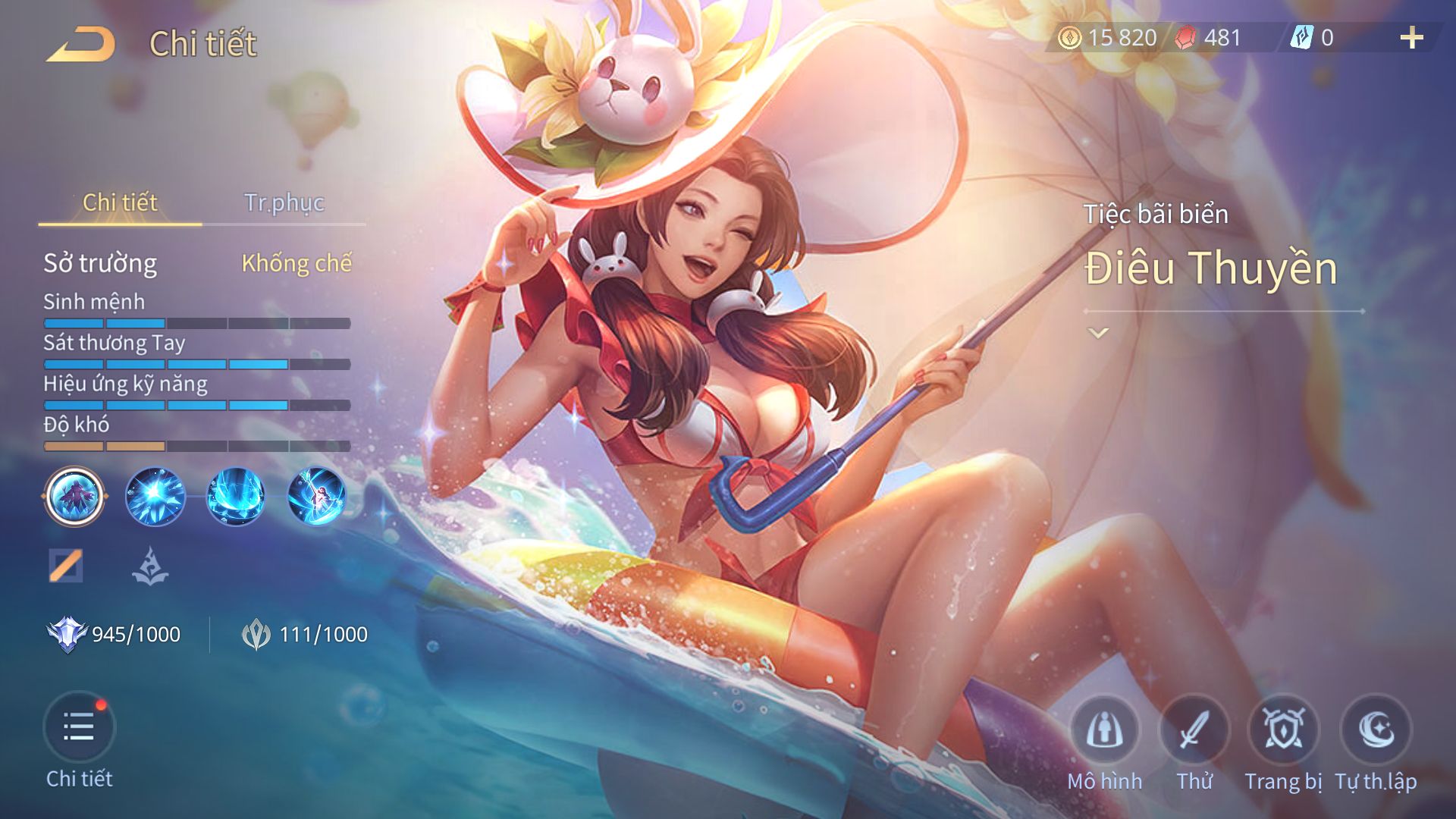Select the blue crystal burst skill icon

pos(155,497)
